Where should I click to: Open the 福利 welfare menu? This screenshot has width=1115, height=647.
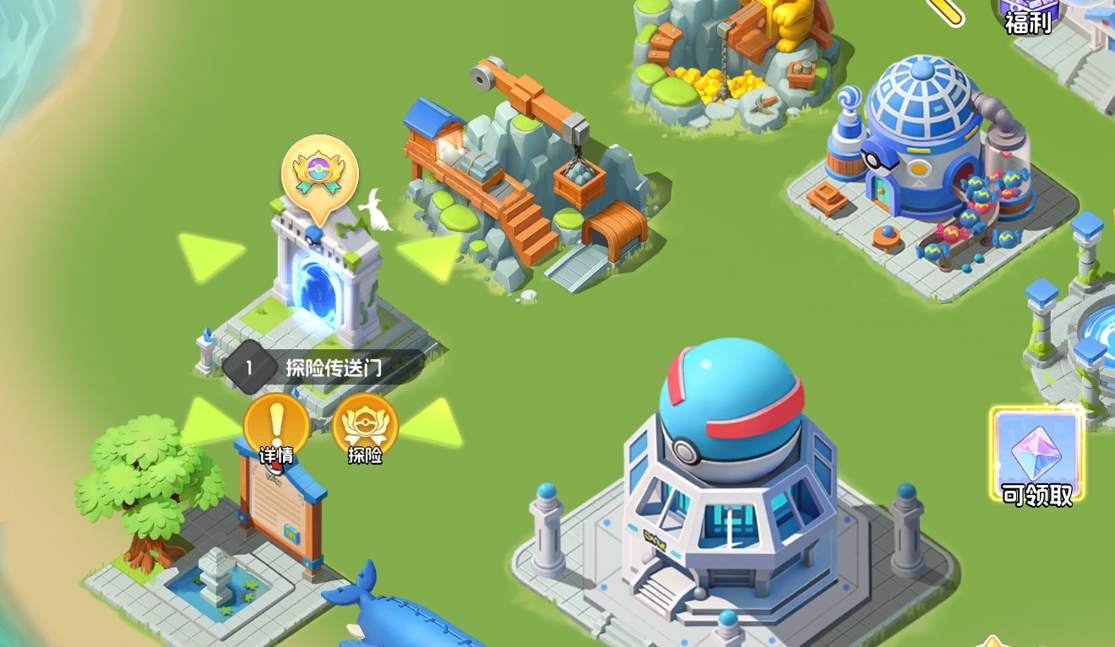point(1028,16)
